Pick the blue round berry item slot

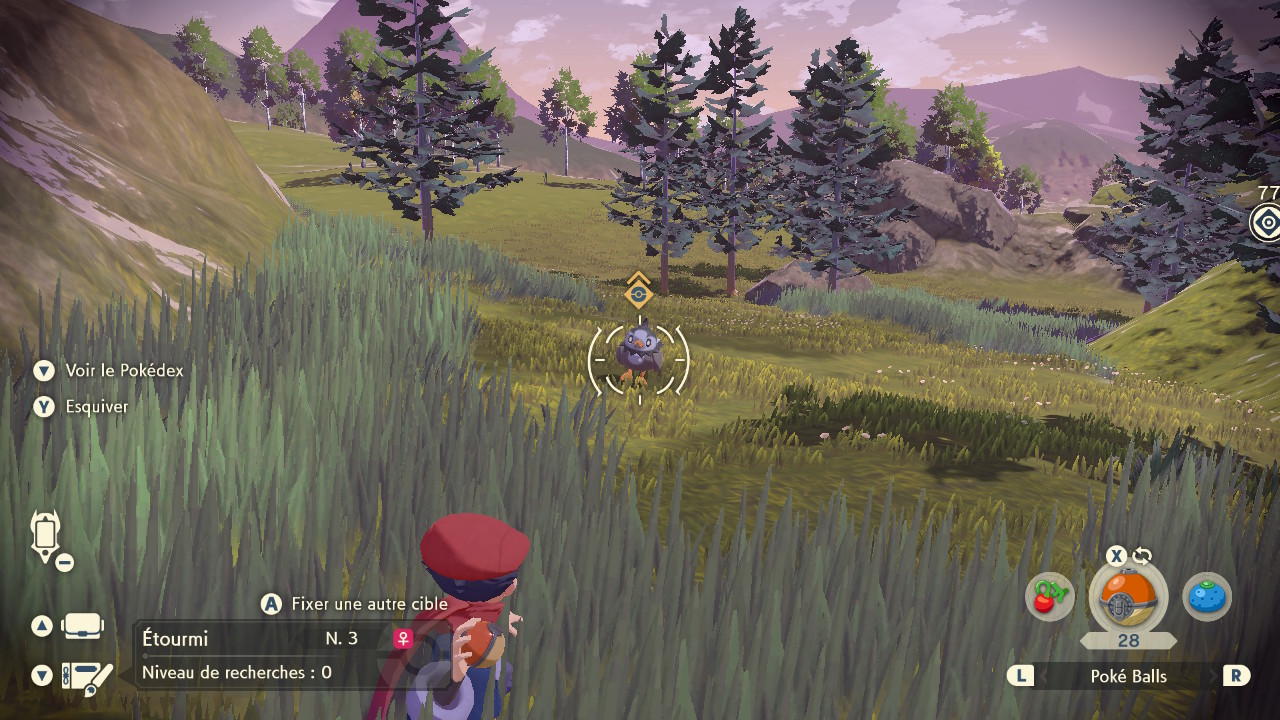click(1206, 597)
